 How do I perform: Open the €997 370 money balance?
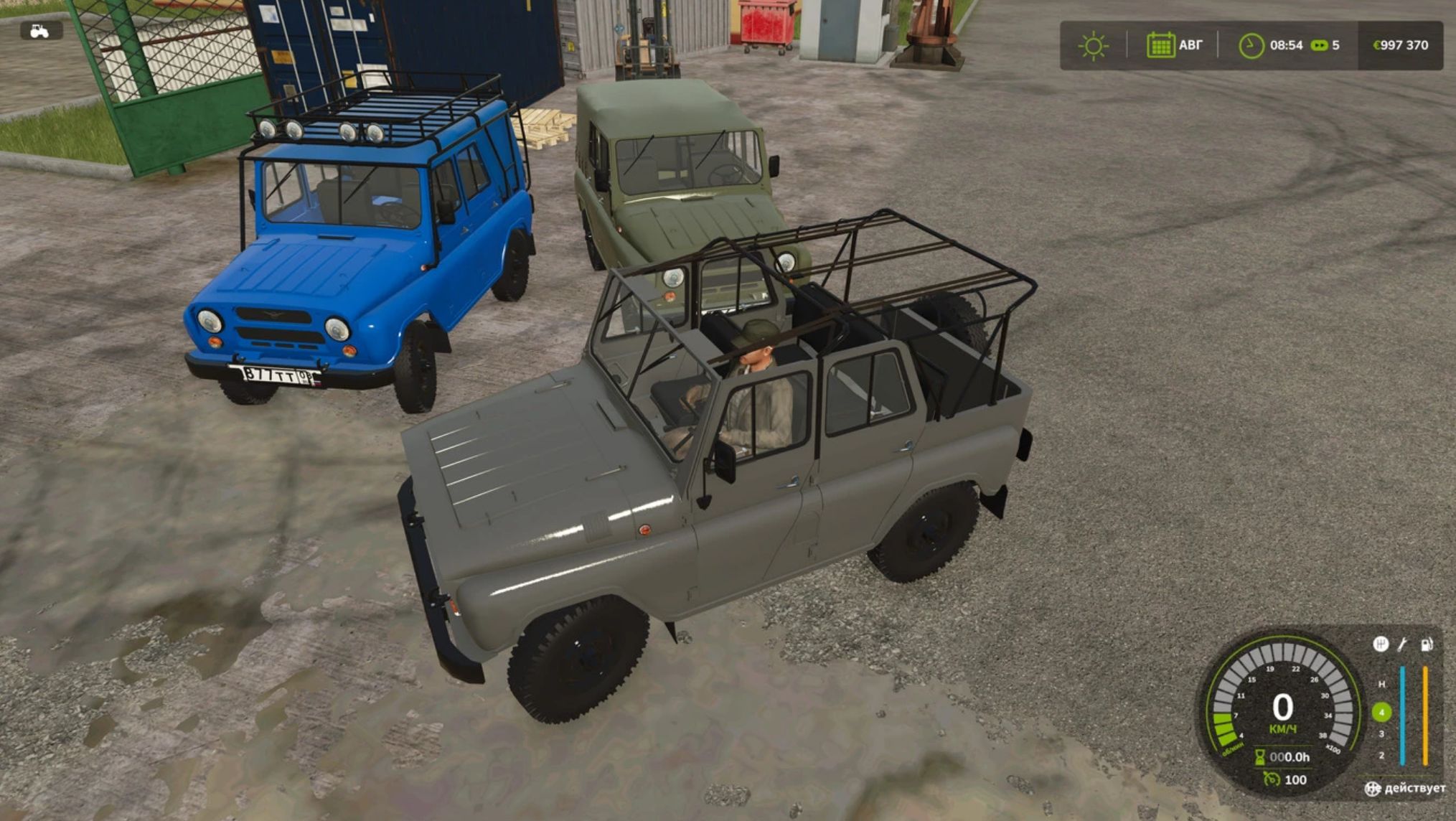click(x=1398, y=45)
